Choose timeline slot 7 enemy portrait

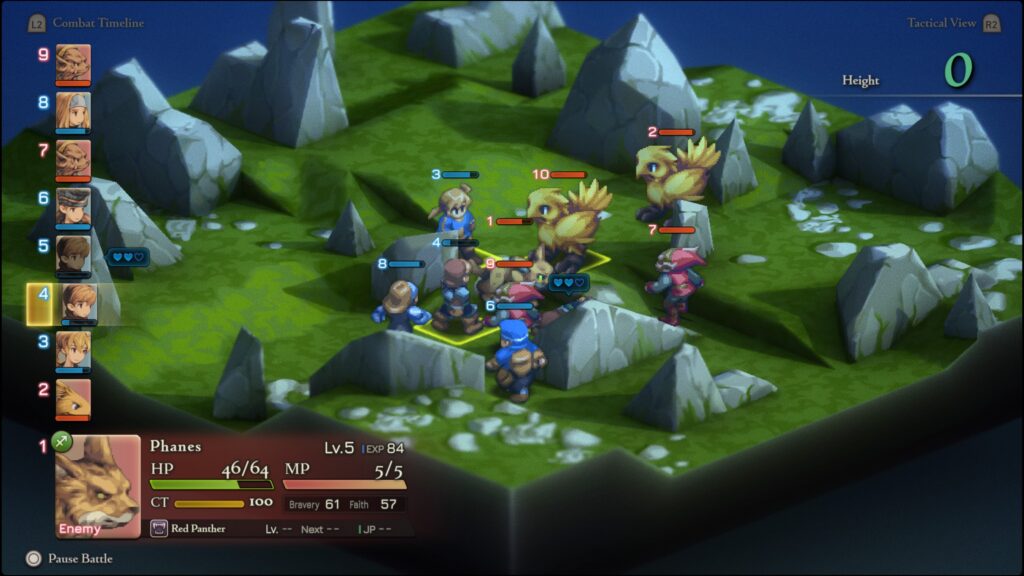point(73,157)
